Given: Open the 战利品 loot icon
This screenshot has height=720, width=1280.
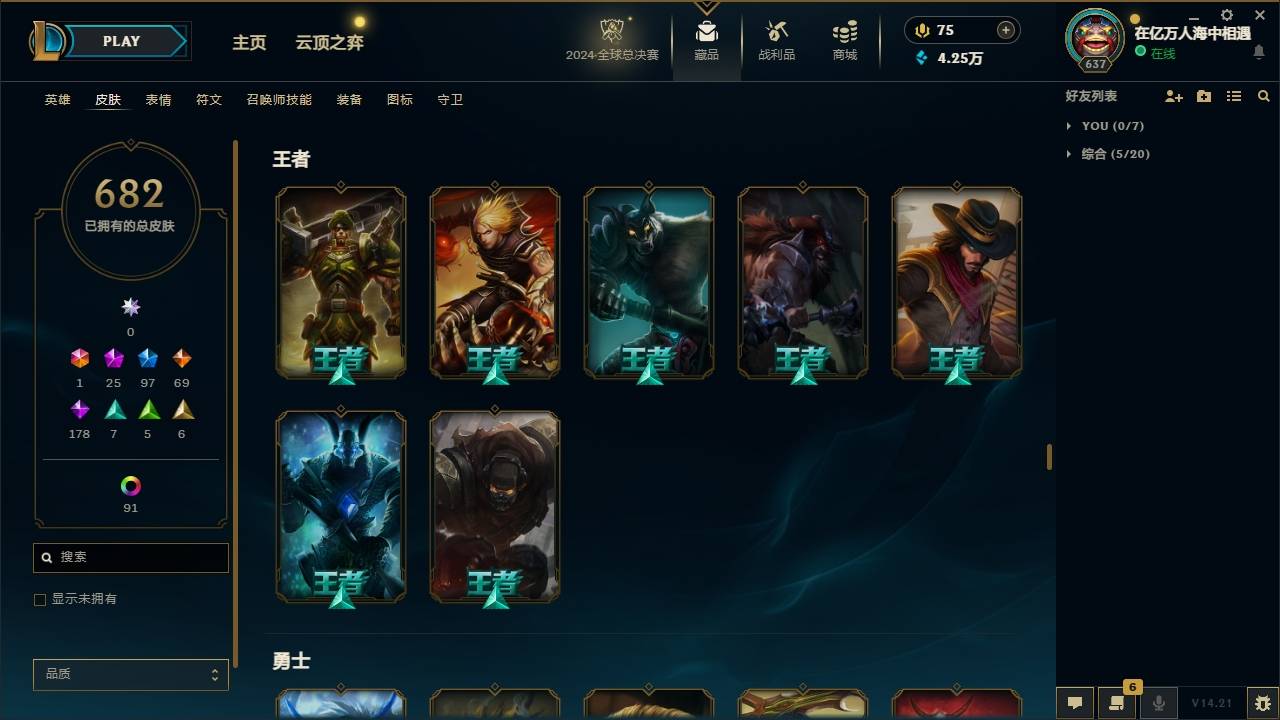Looking at the screenshot, I should click(x=776, y=37).
